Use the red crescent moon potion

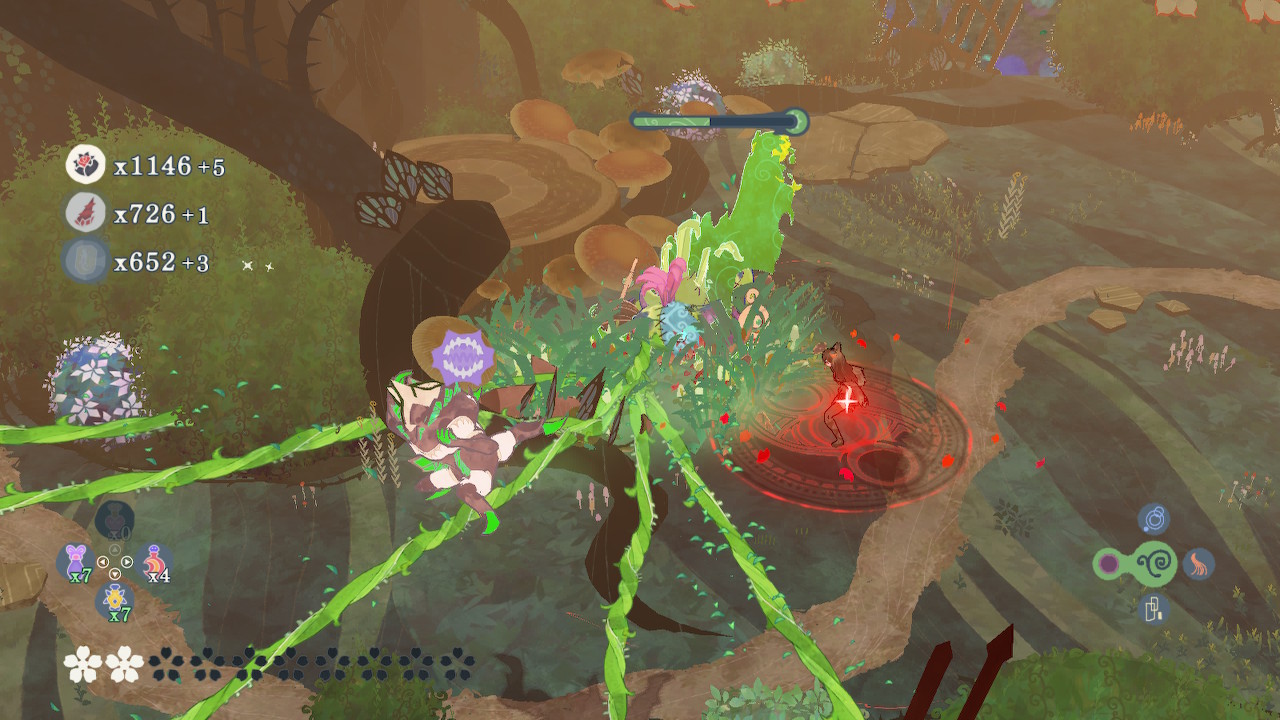pyautogui.click(x=155, y=563)
